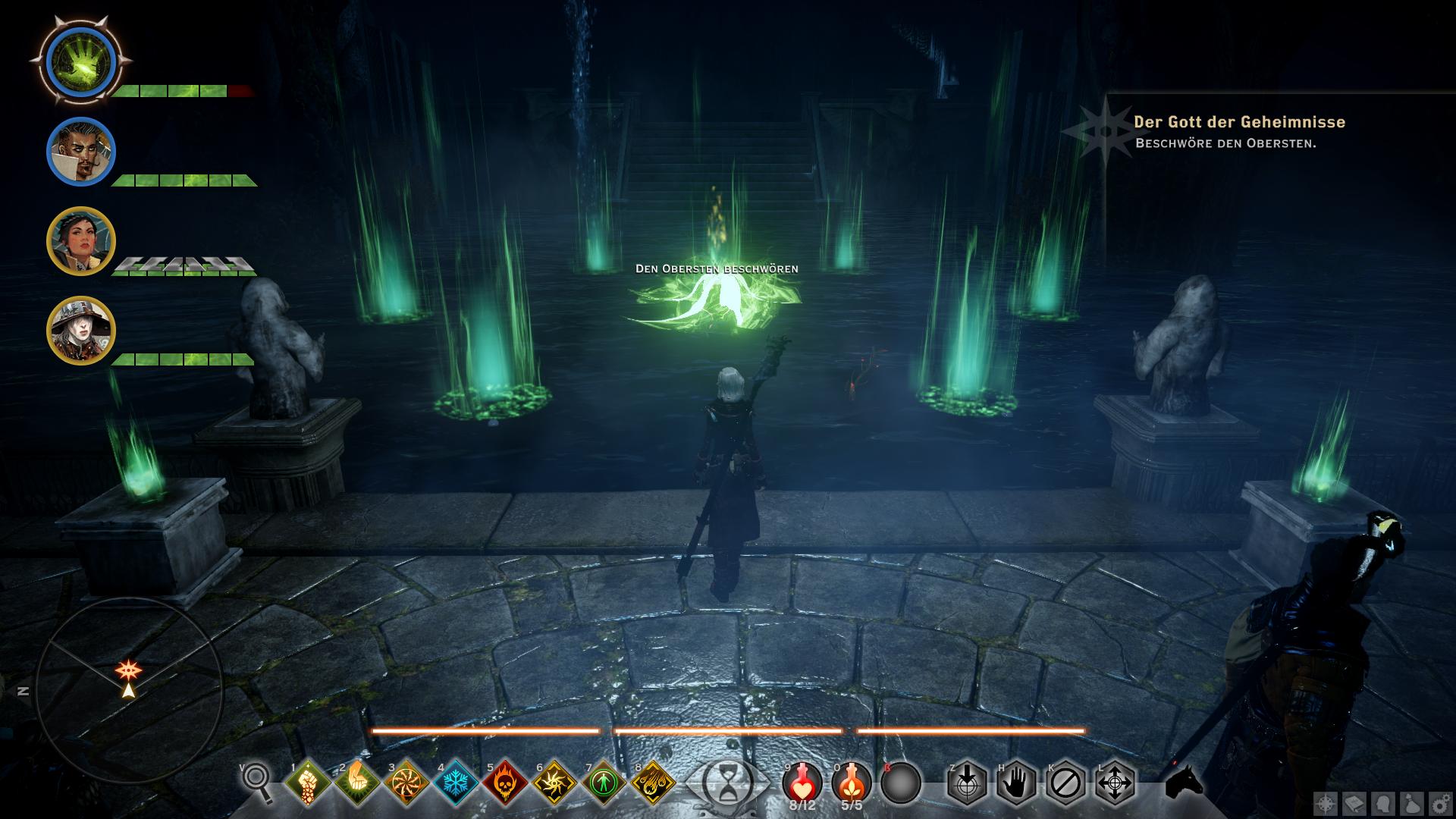Select the Dorian party portrait
The image size is (1456, 819).
point(80,152)
